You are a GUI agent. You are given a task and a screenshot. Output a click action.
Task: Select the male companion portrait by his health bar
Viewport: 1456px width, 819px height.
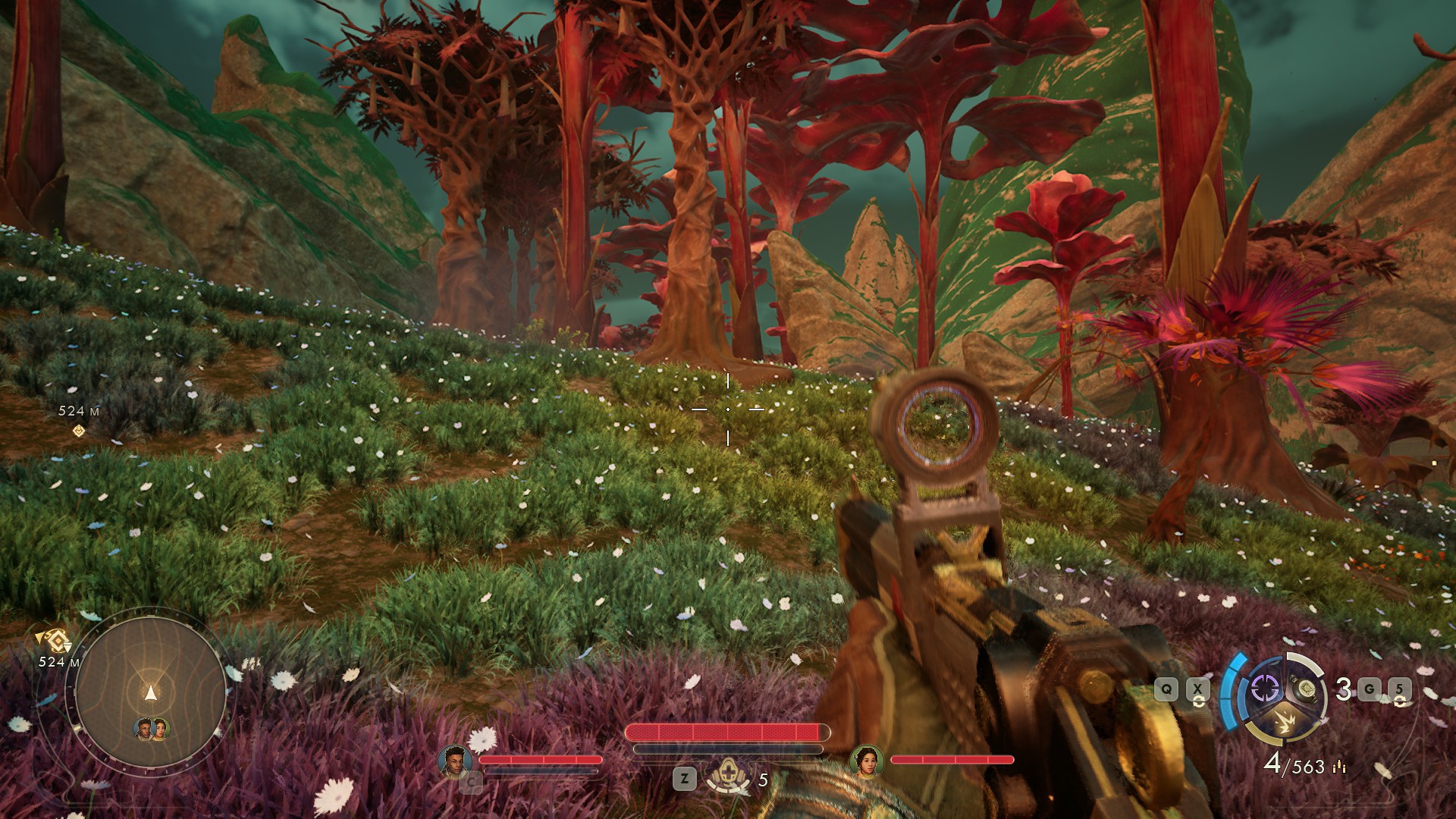click(454, 761)
